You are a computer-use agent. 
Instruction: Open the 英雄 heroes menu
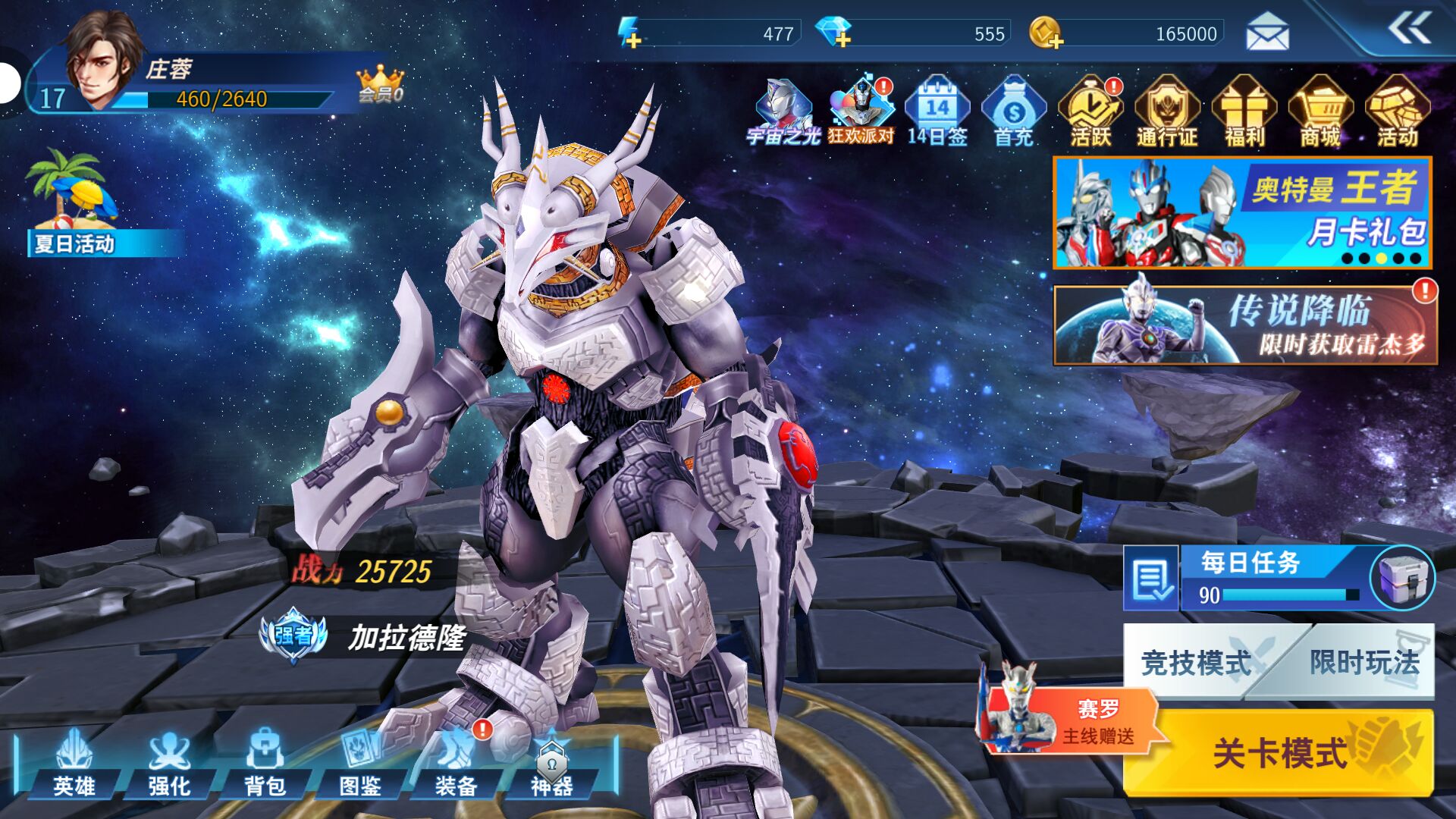click(74, 764)
